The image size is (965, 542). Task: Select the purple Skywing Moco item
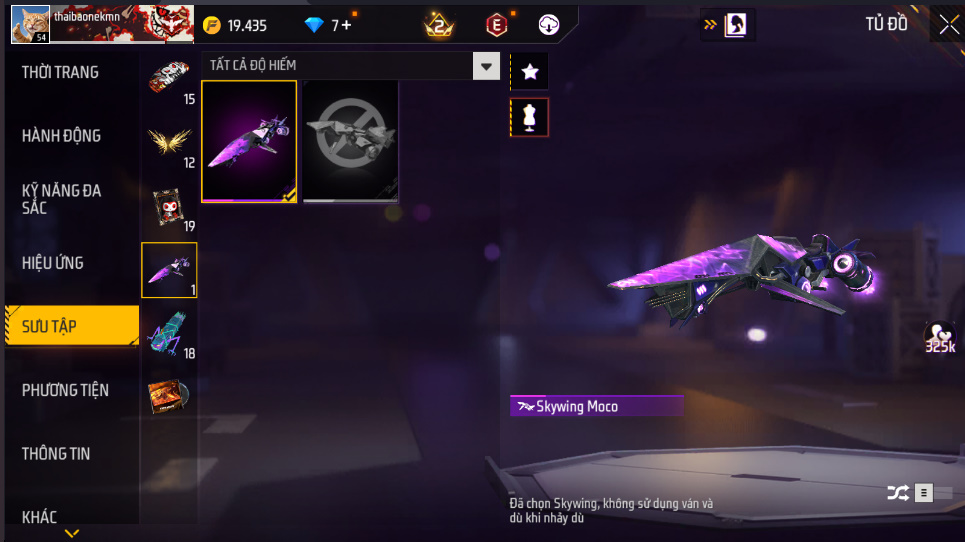tap(249, 141)
